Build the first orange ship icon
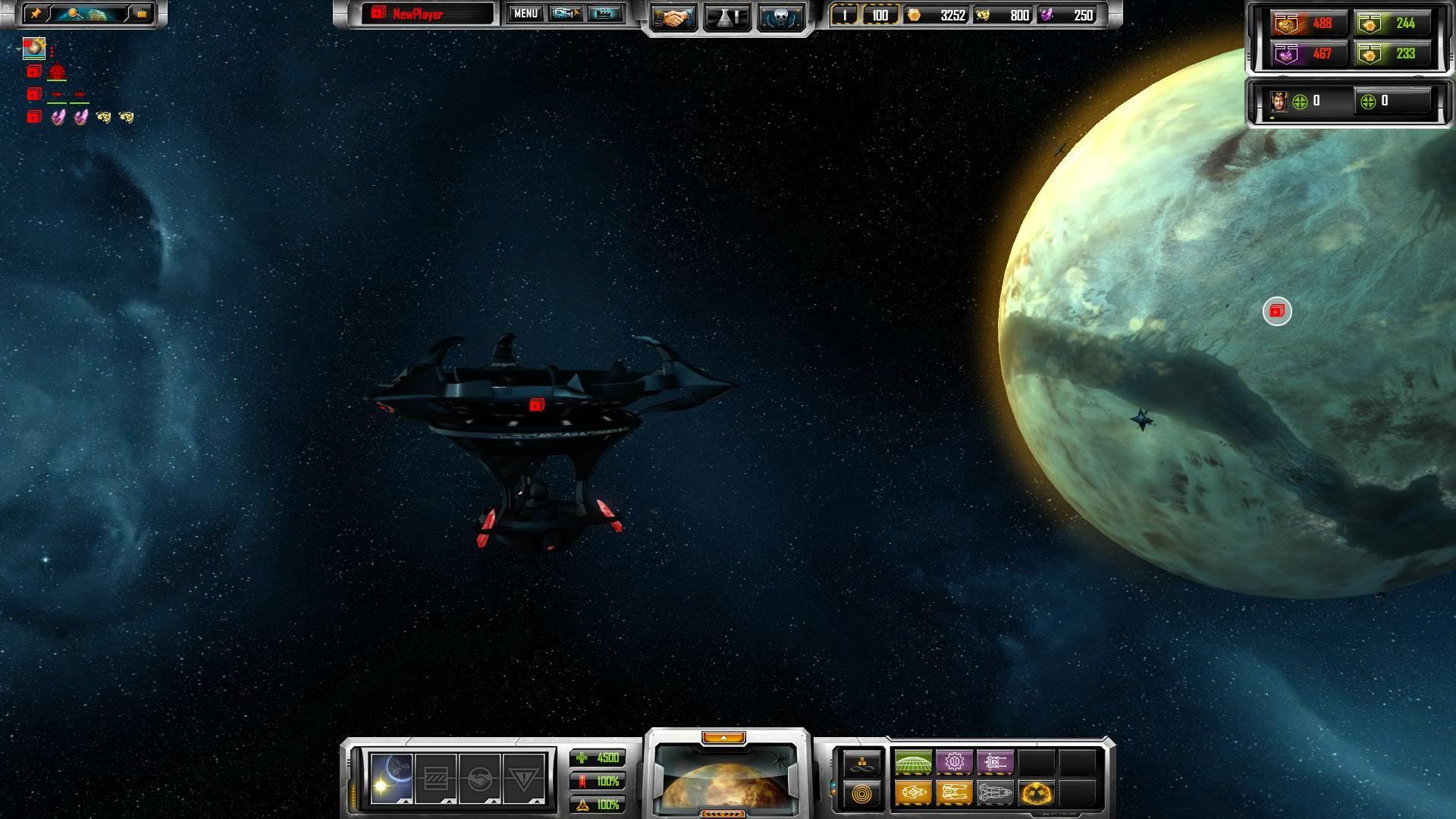Viewport: 1456px width, 819px height. pyautogui.click(x=913, y=793)
